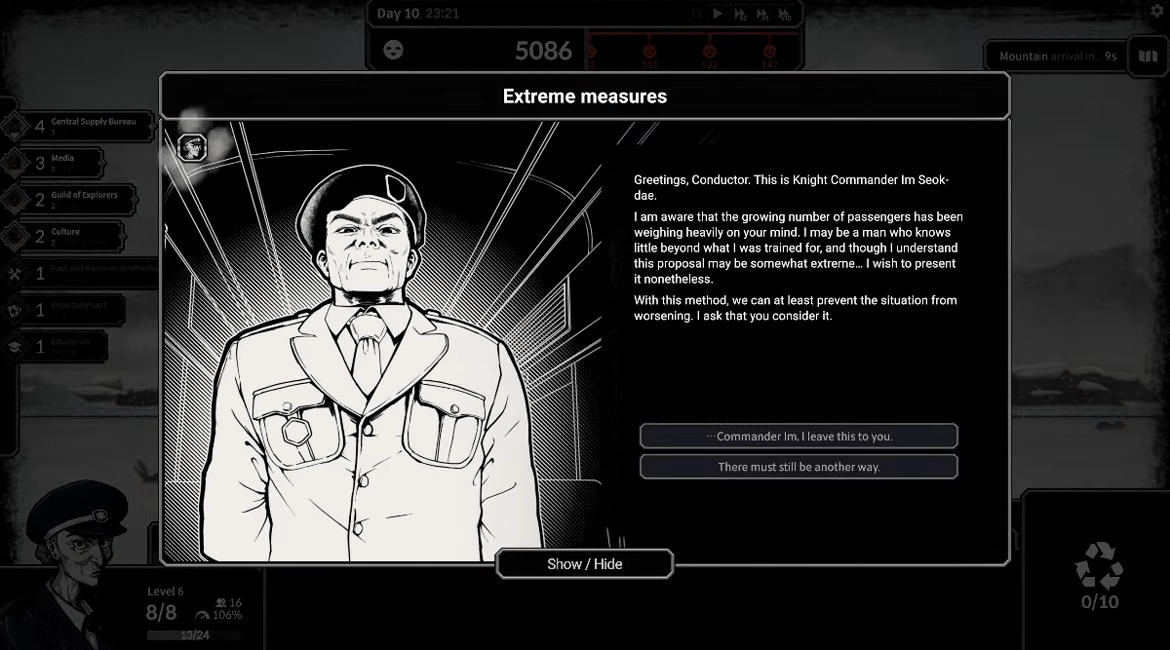Choose "Commander Im, I leave this to you."
Viewport: 1170px width, 650px height.
tap(798, 436)
